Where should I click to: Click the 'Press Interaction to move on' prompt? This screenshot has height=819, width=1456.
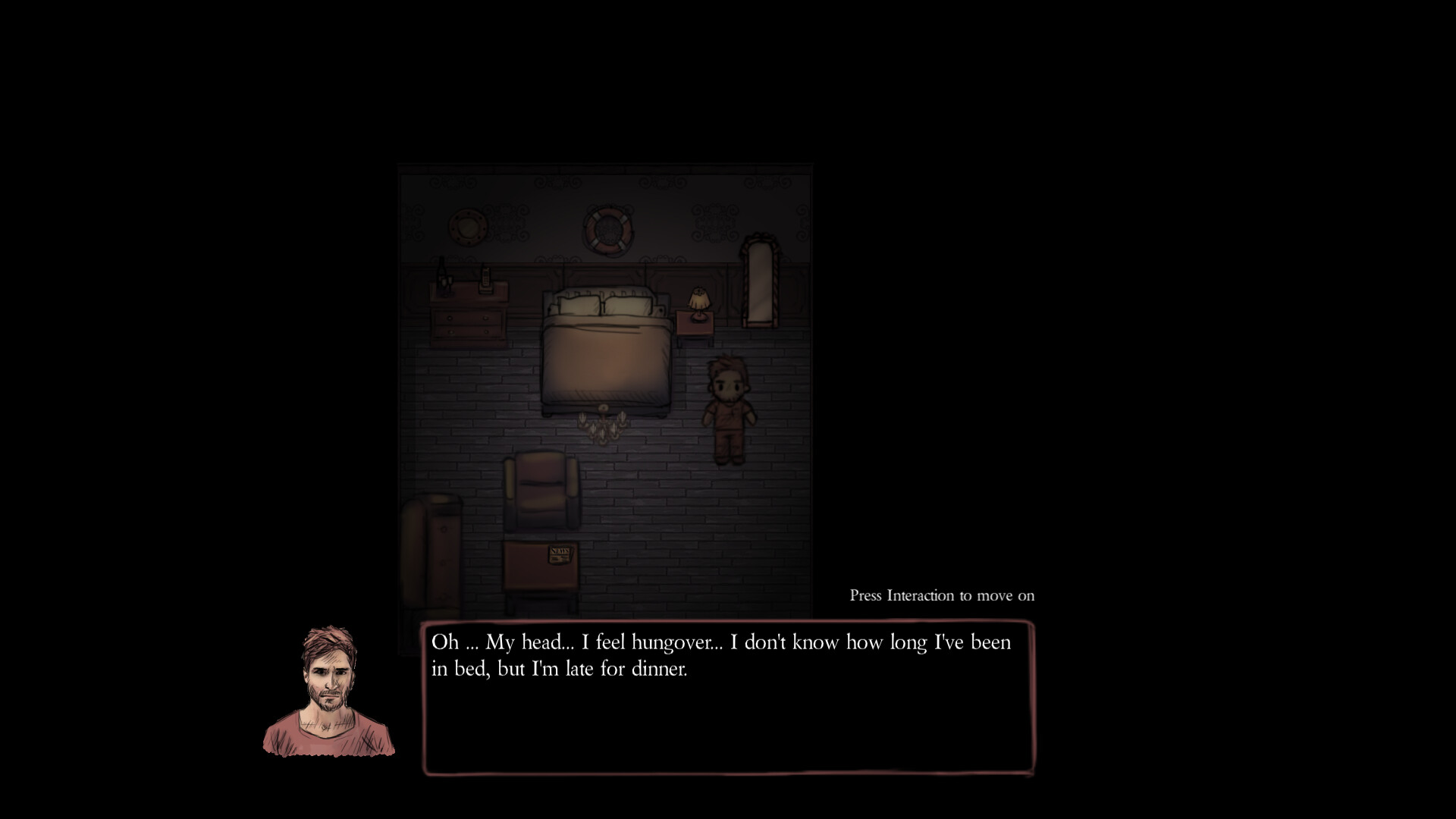(x=941, y=596)
